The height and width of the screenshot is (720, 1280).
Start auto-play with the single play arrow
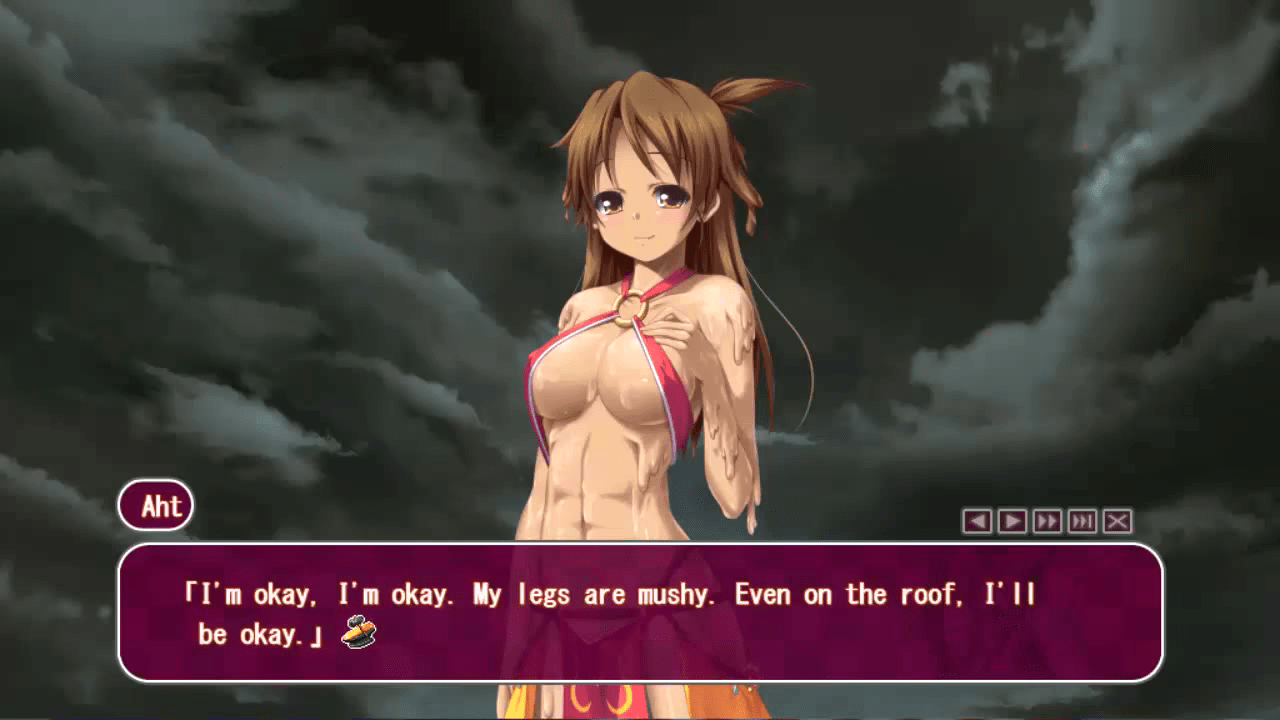pos(1012,521)
